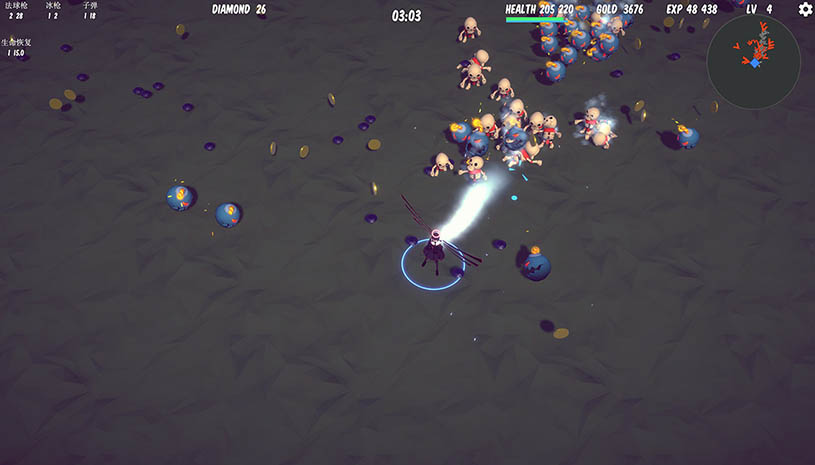
Task: Open the settings gear menu
Action: coord(805,10)
